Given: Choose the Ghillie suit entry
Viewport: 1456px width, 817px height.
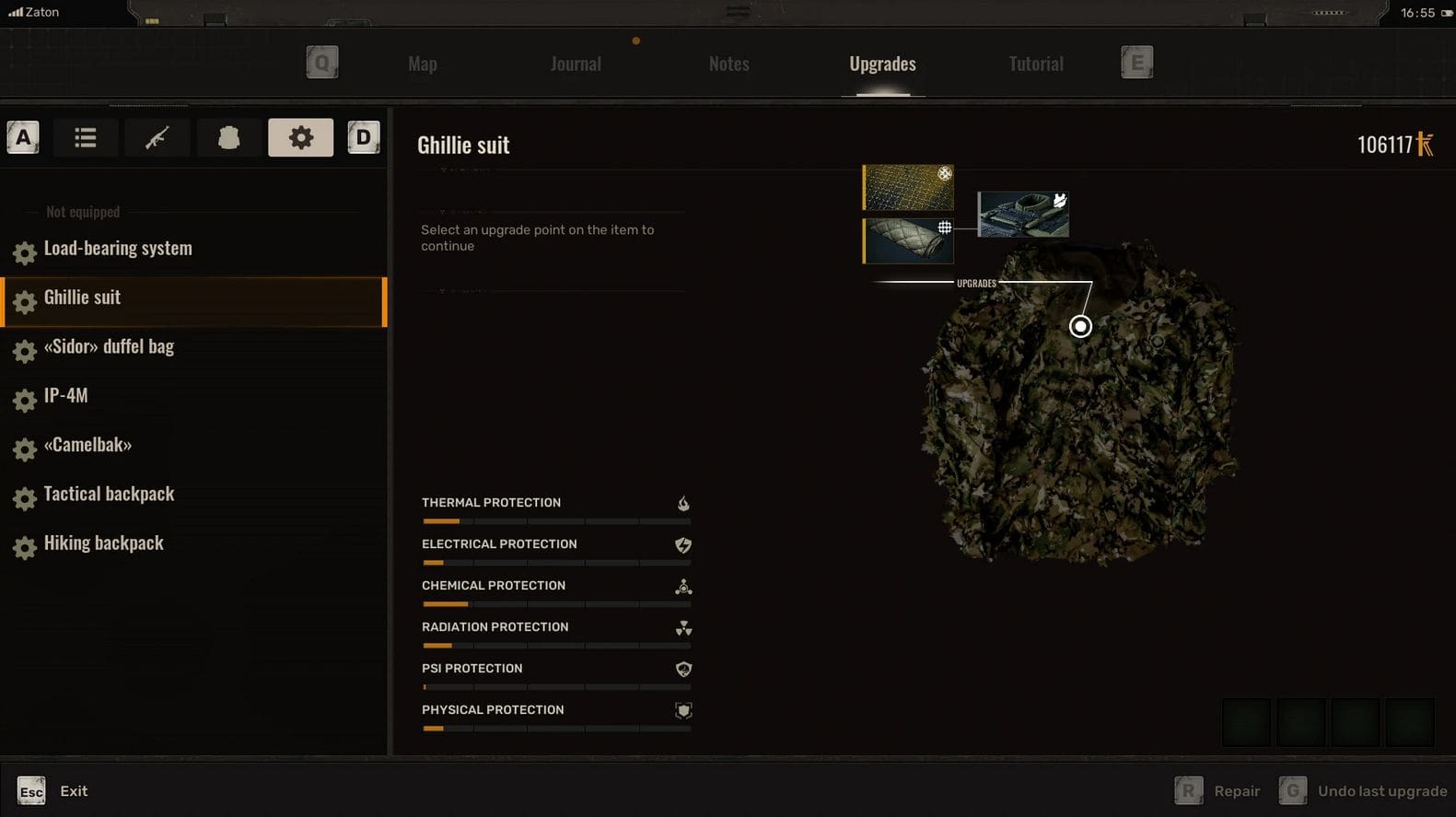Looking at the screenshot, I should coord(83,298).
